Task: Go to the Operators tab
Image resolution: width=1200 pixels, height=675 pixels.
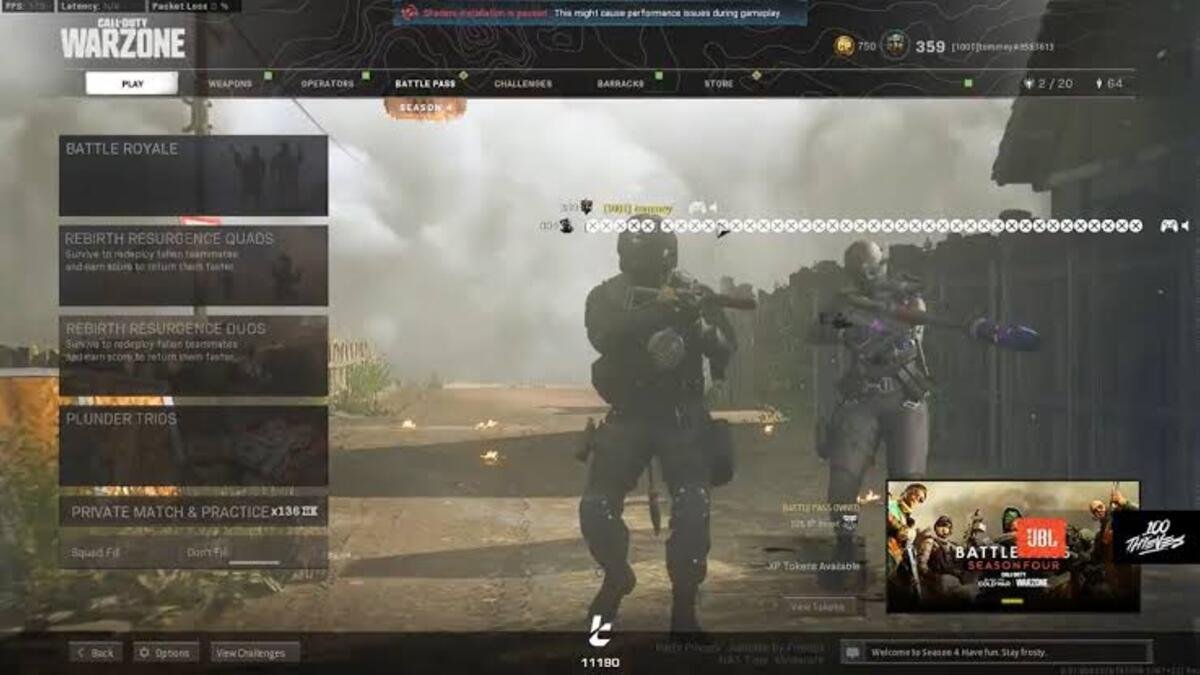Action: tap(327, 84)
